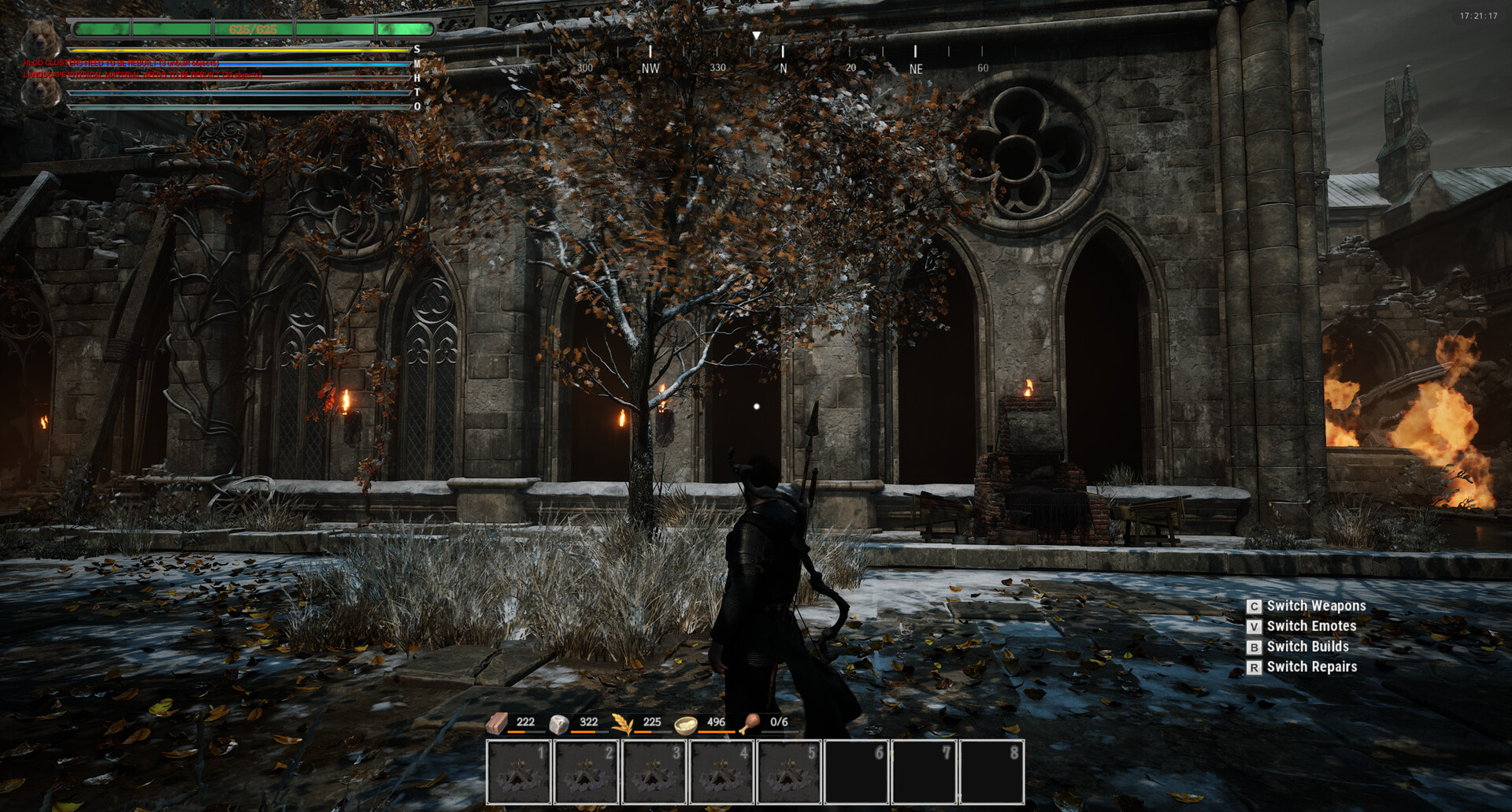Click the green 625/625 health bar
This screenshot has height=812, width=1512.
point(252,29)
